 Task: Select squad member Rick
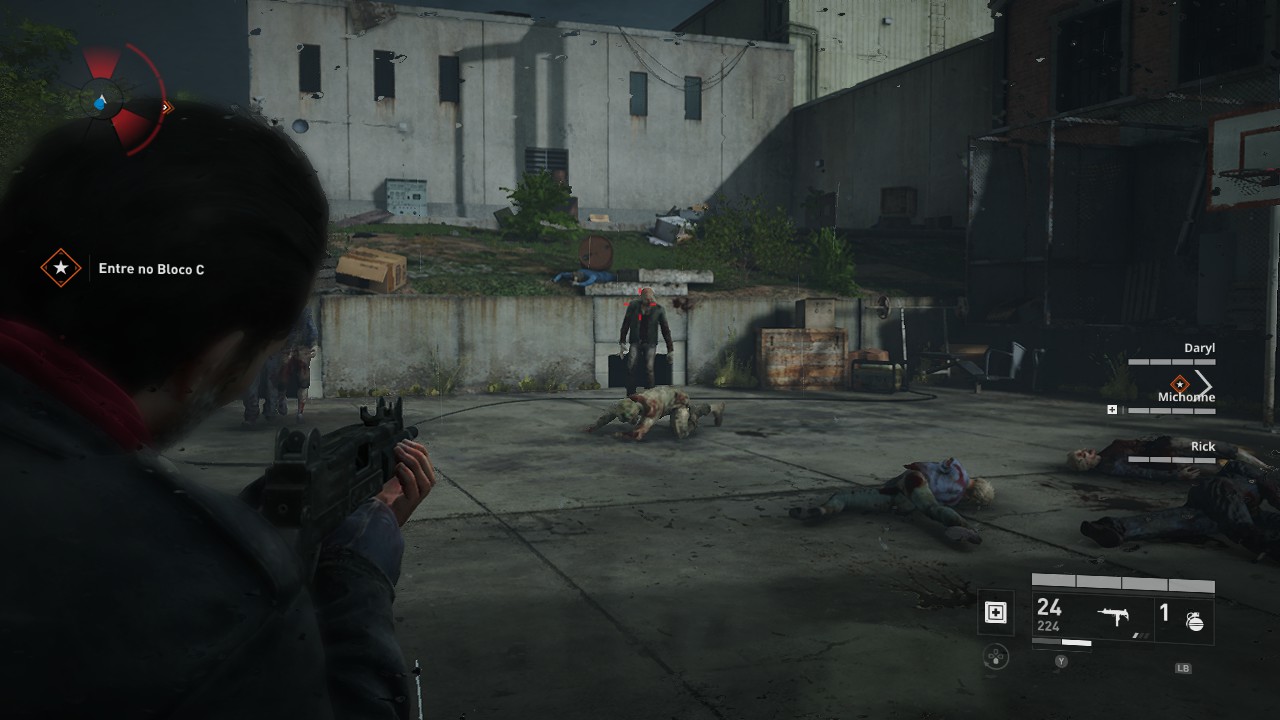tap(1202, 447)
